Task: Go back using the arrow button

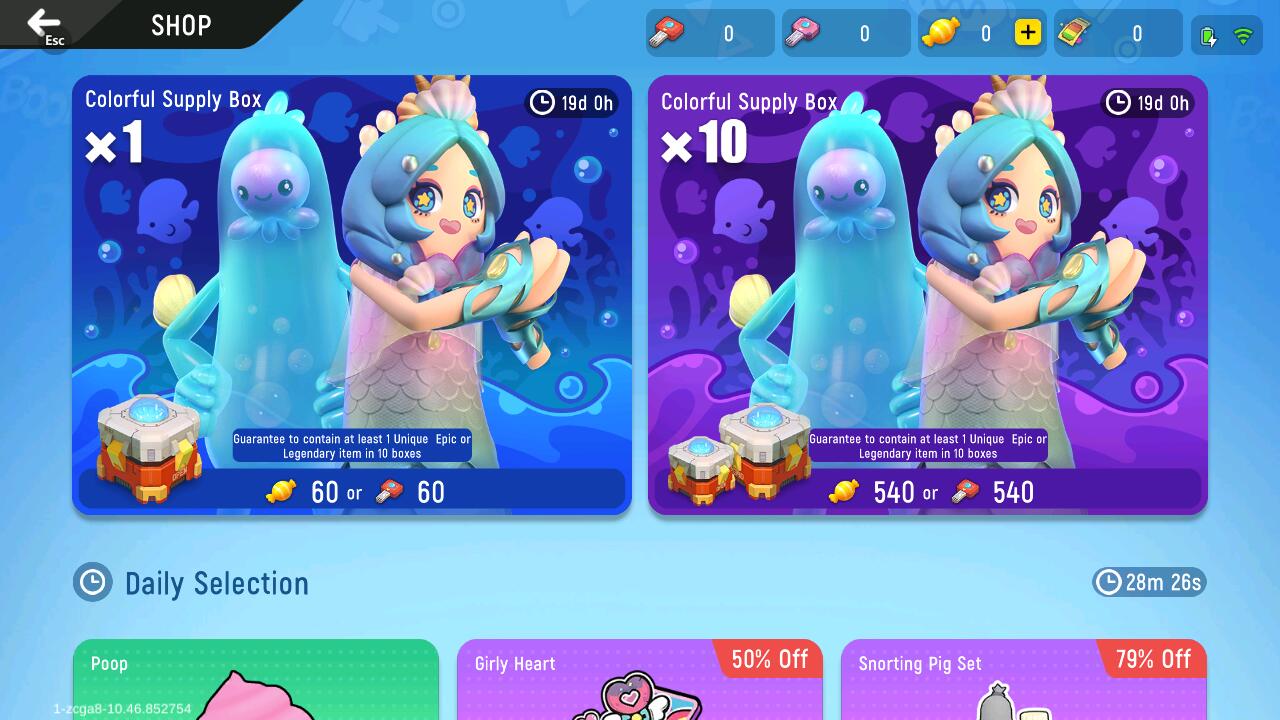Action: pos(44,24)
